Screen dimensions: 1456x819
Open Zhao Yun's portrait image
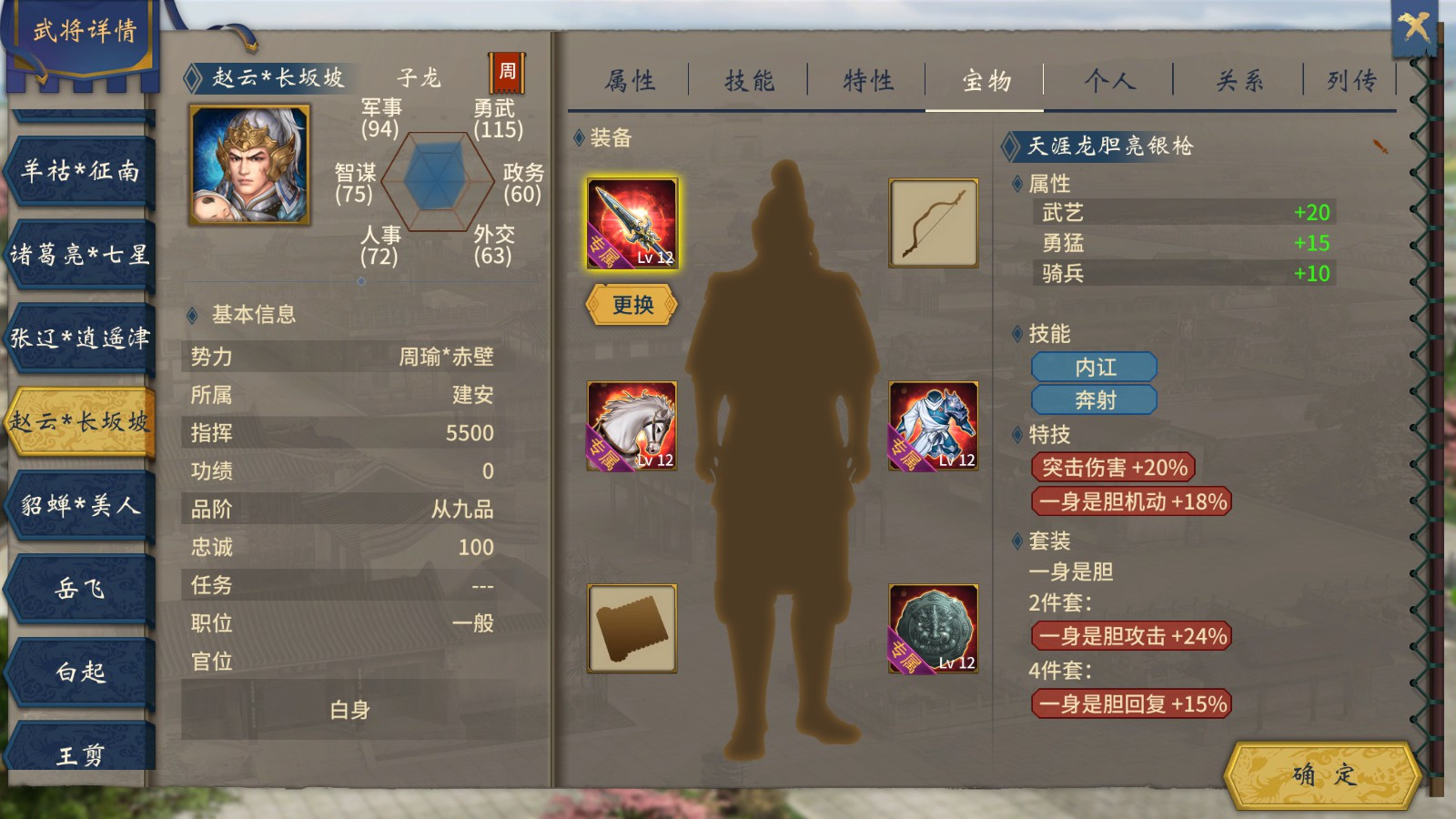coord(252,166)
